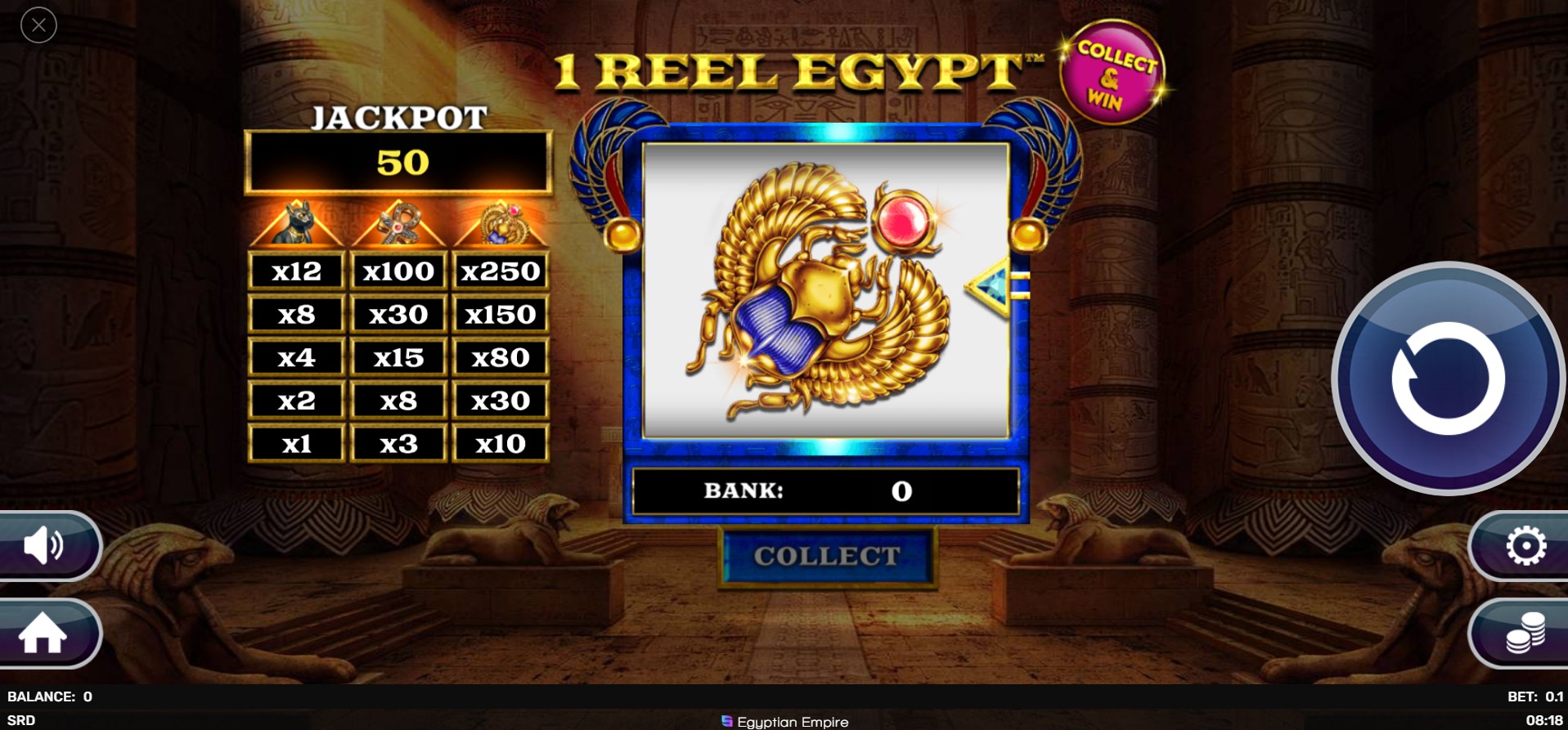1568x730 pixels.
Task: Click the BANK value display
Action: pyautogui.click(x=826, y=491)
